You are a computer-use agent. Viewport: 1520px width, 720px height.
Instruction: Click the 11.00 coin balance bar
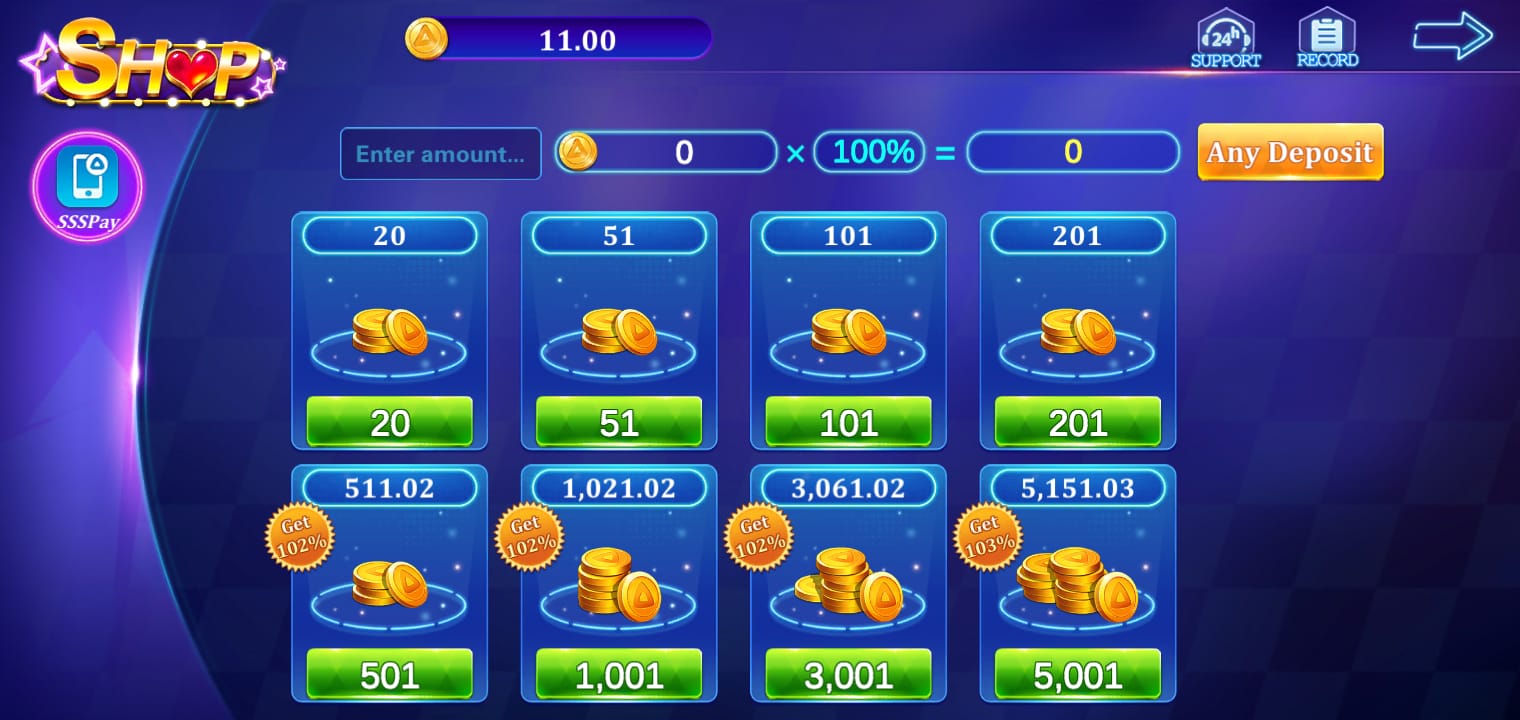pyautogui.click(x=573, y=40)
